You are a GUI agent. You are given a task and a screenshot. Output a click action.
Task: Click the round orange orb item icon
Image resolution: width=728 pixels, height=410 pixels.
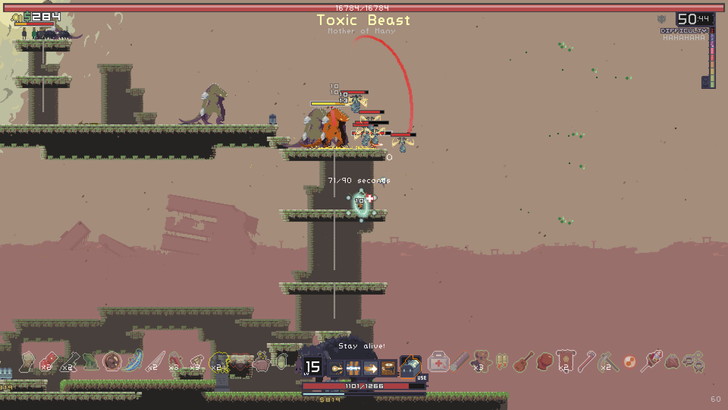tap(630, 360)
